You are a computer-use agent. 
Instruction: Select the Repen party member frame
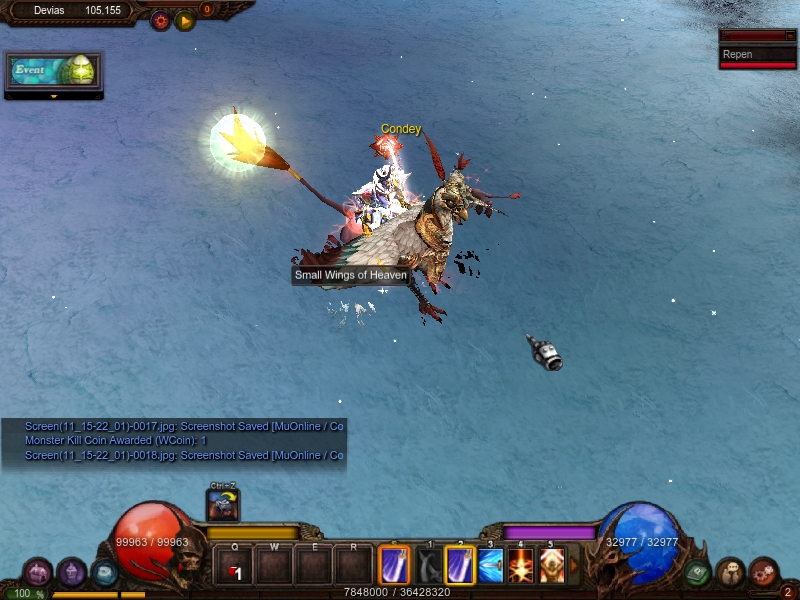point(758,56)
